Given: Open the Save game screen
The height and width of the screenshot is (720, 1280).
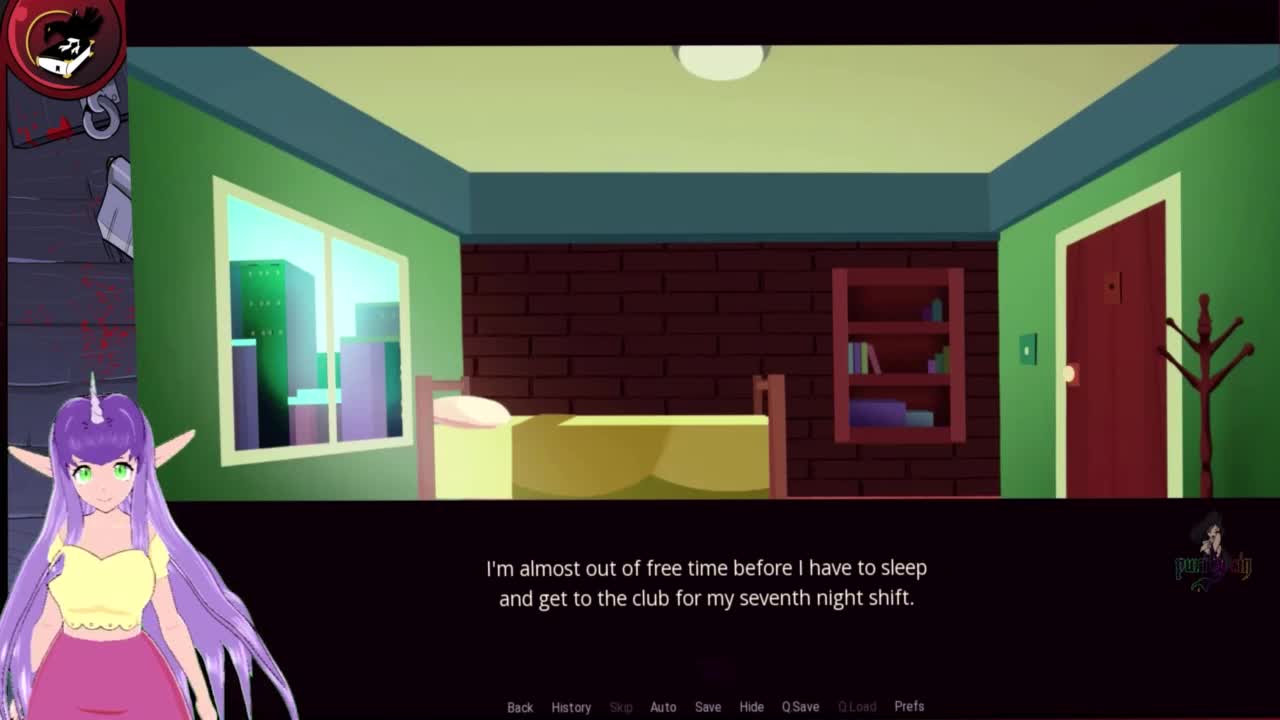Looking at the screenshot, I should (x=708, y=707).
